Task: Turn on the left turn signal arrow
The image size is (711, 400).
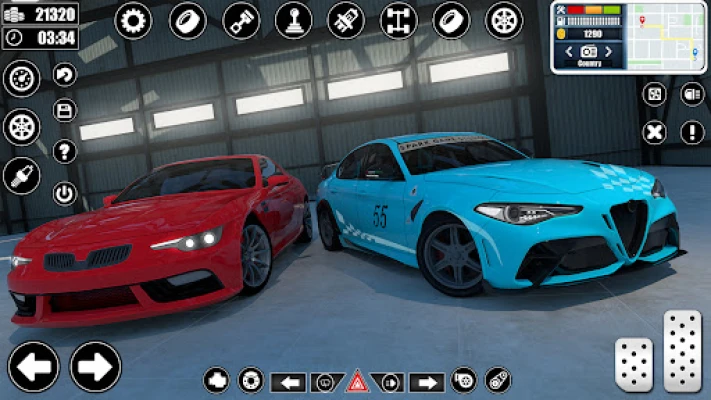Action: pyautogui.click(x=288, y=381)
